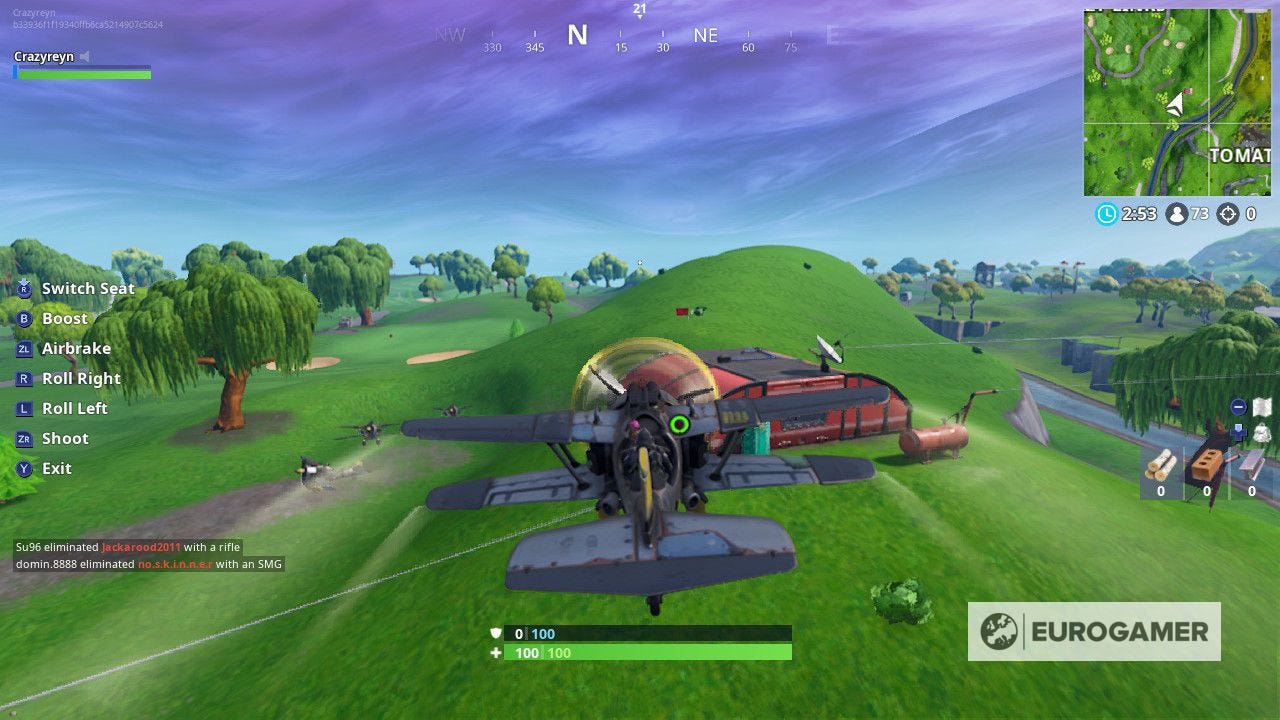Click the map sheet icon near right edge
The image size is (1280, 720).
coord(1261,406)
